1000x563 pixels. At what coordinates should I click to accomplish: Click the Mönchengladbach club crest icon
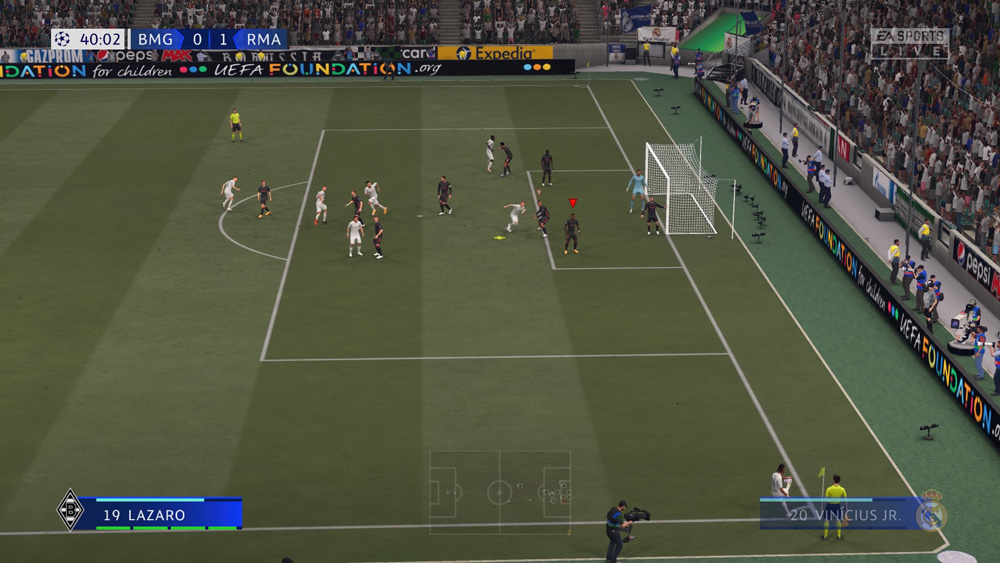point(70,510)
